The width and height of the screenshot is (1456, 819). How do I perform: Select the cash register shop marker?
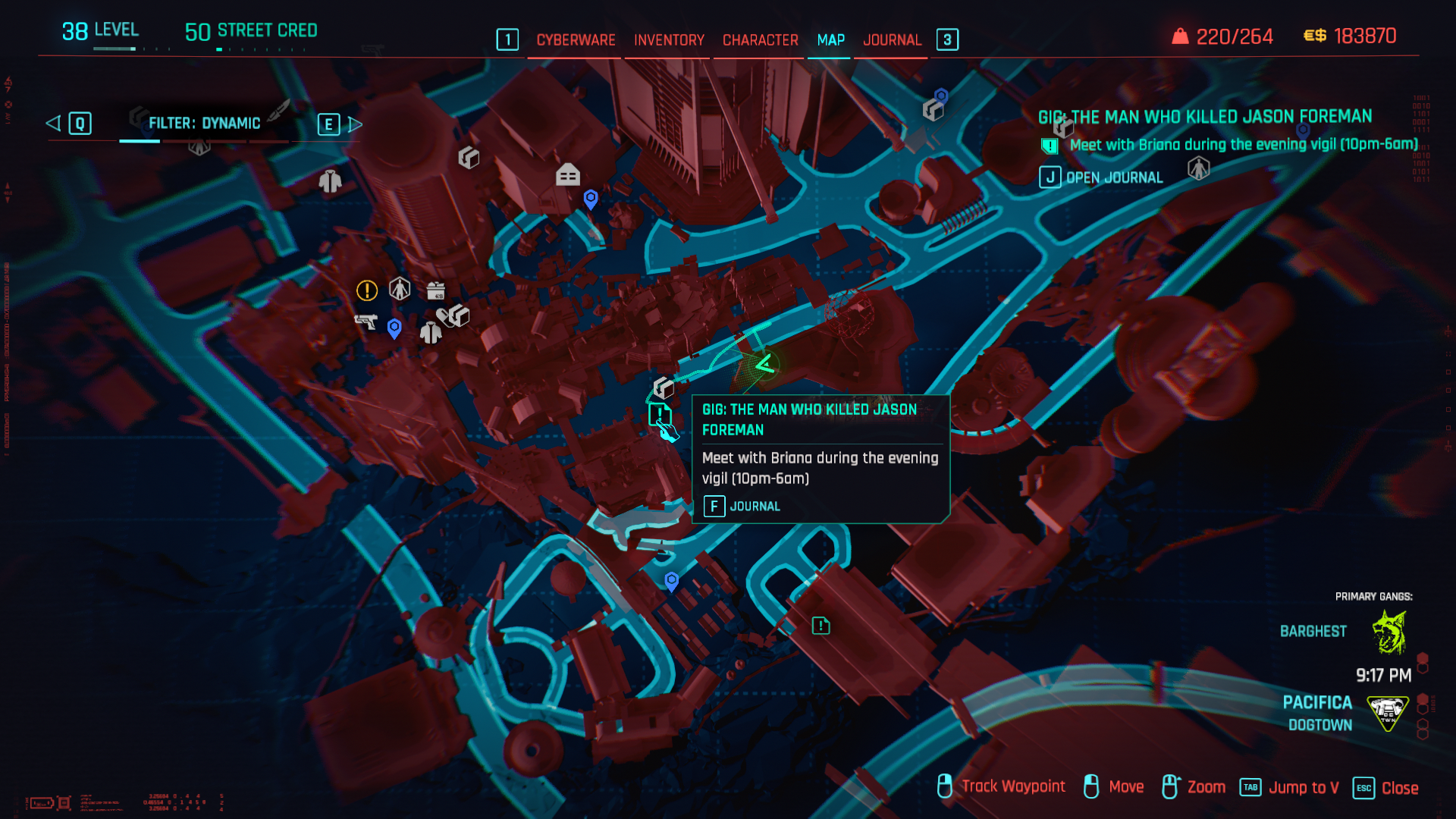435,290
